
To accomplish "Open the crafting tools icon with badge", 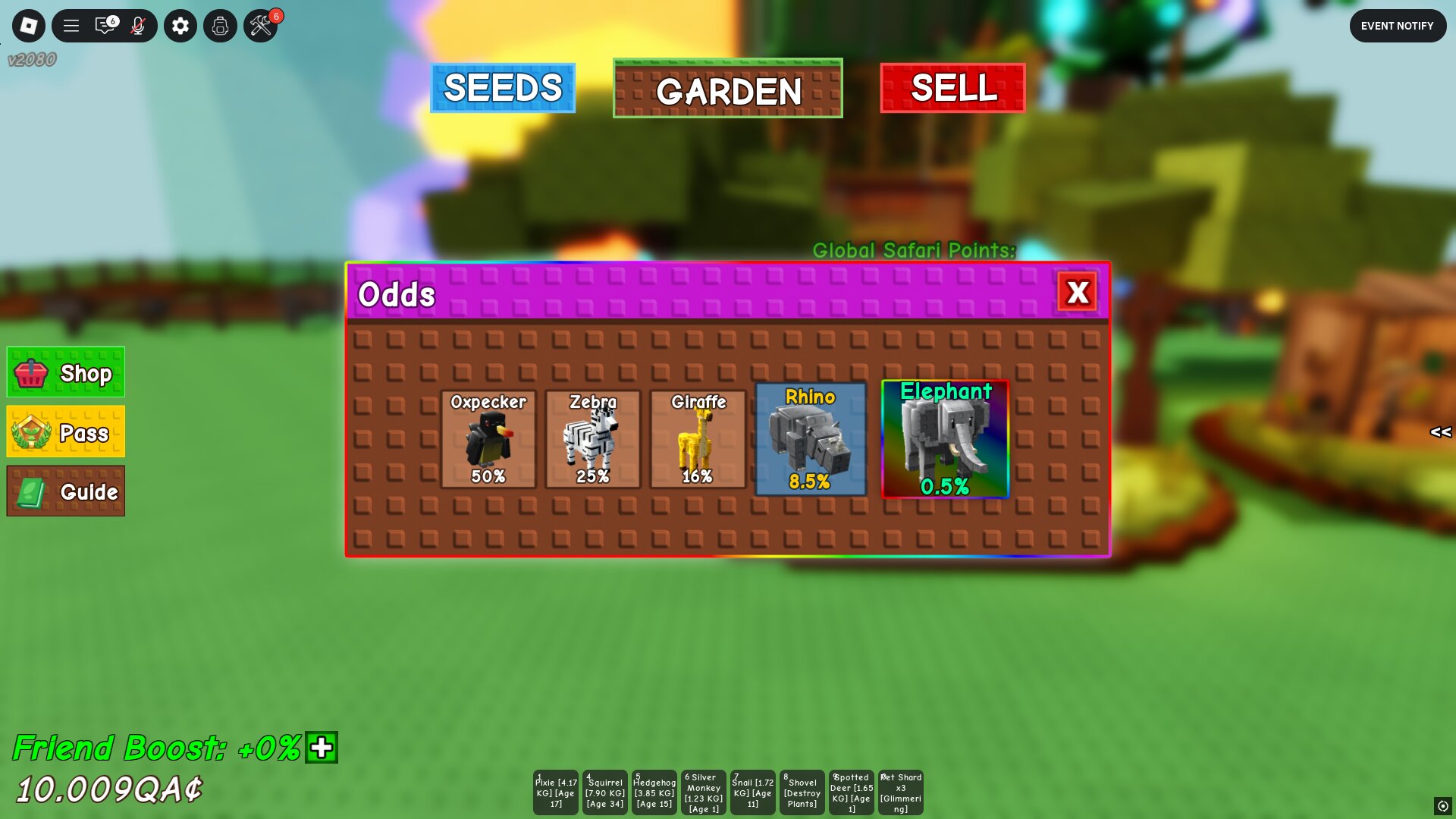I will coord(259,25).
